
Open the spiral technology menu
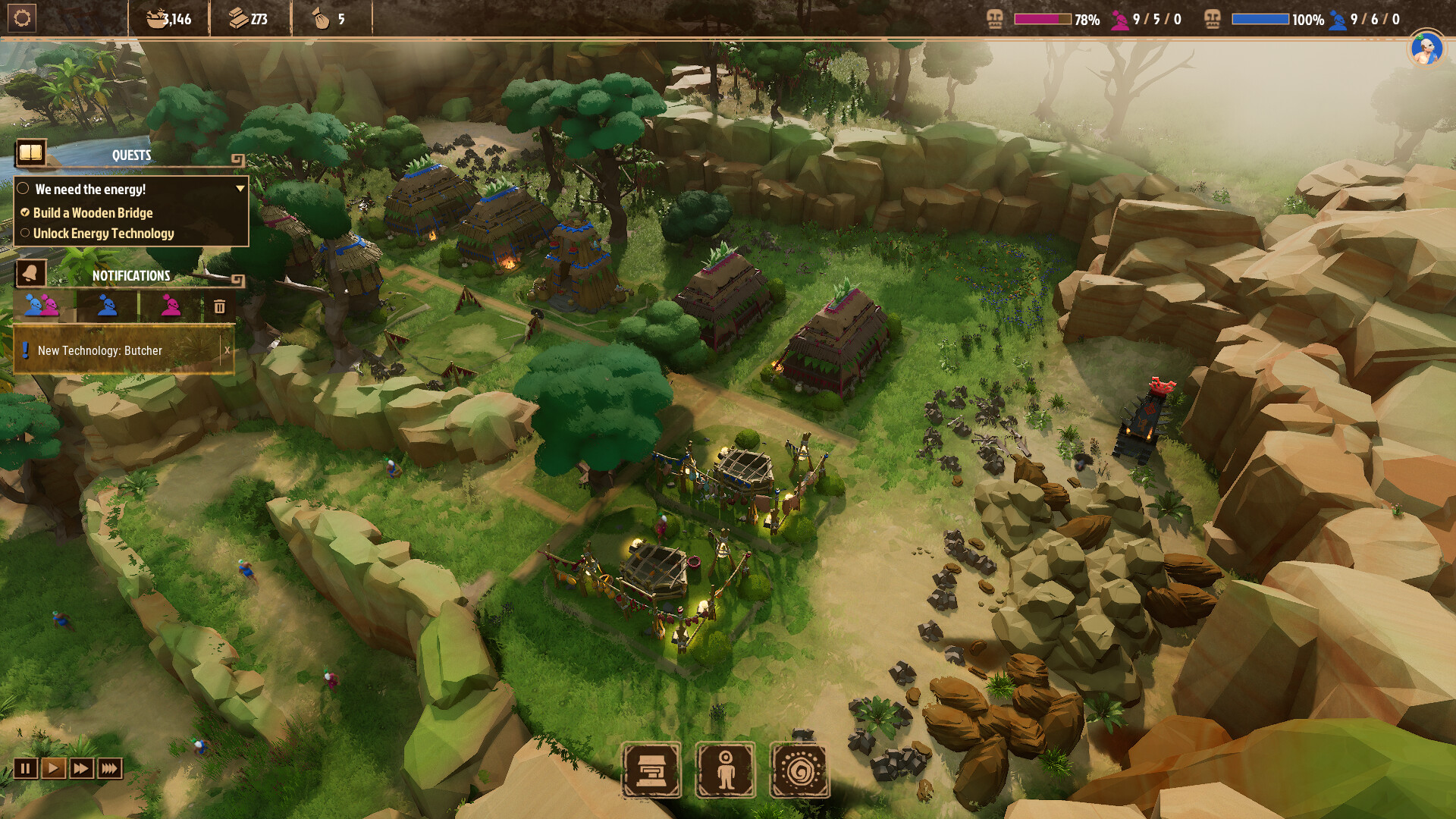click(x=800, y=770)
